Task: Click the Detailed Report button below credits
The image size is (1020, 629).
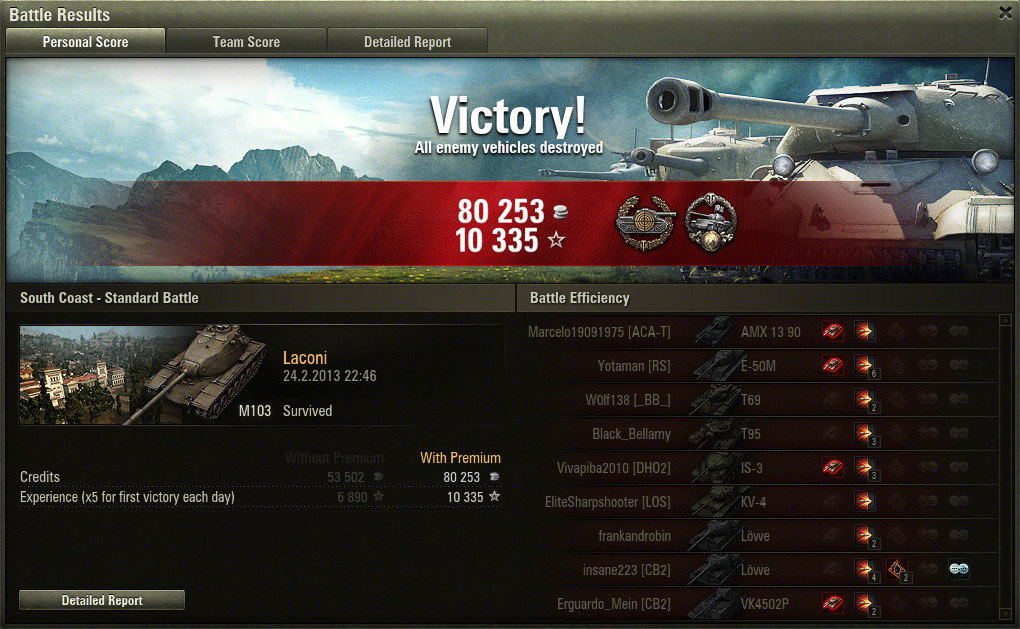Action: point(102,600)
